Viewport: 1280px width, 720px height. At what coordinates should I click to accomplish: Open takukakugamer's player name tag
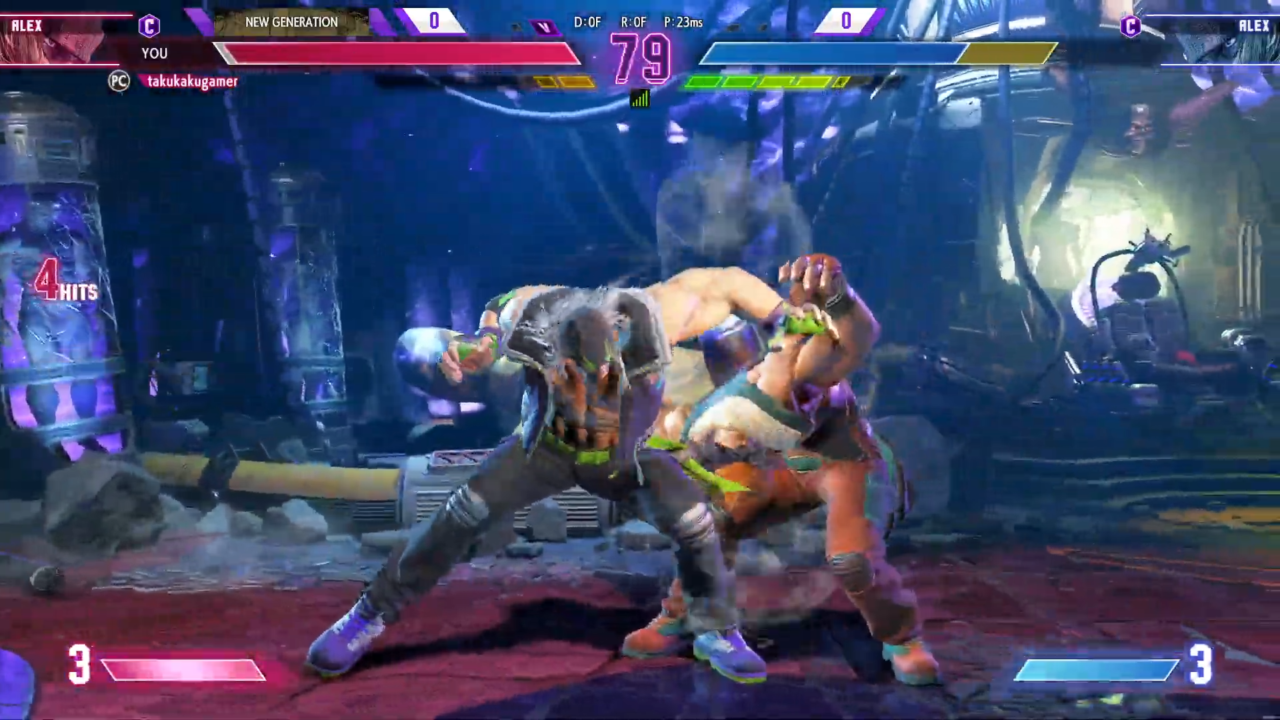click(192, 82)
